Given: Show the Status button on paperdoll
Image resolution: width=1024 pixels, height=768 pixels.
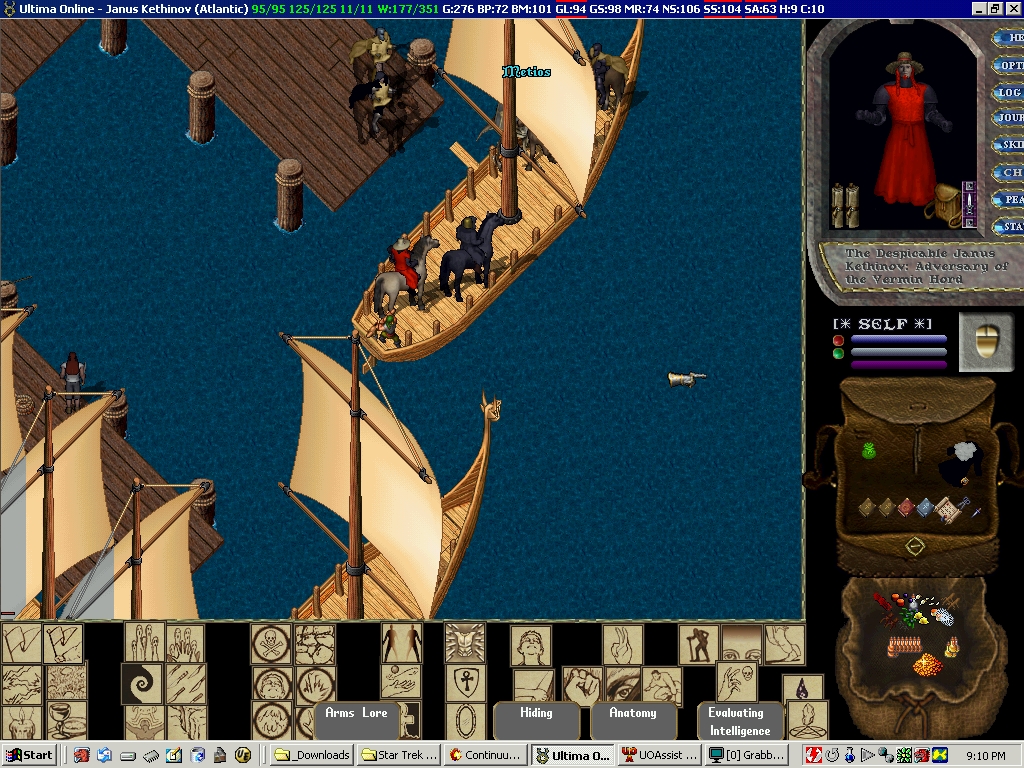Looking at the screenshot, I should 1010,226.
